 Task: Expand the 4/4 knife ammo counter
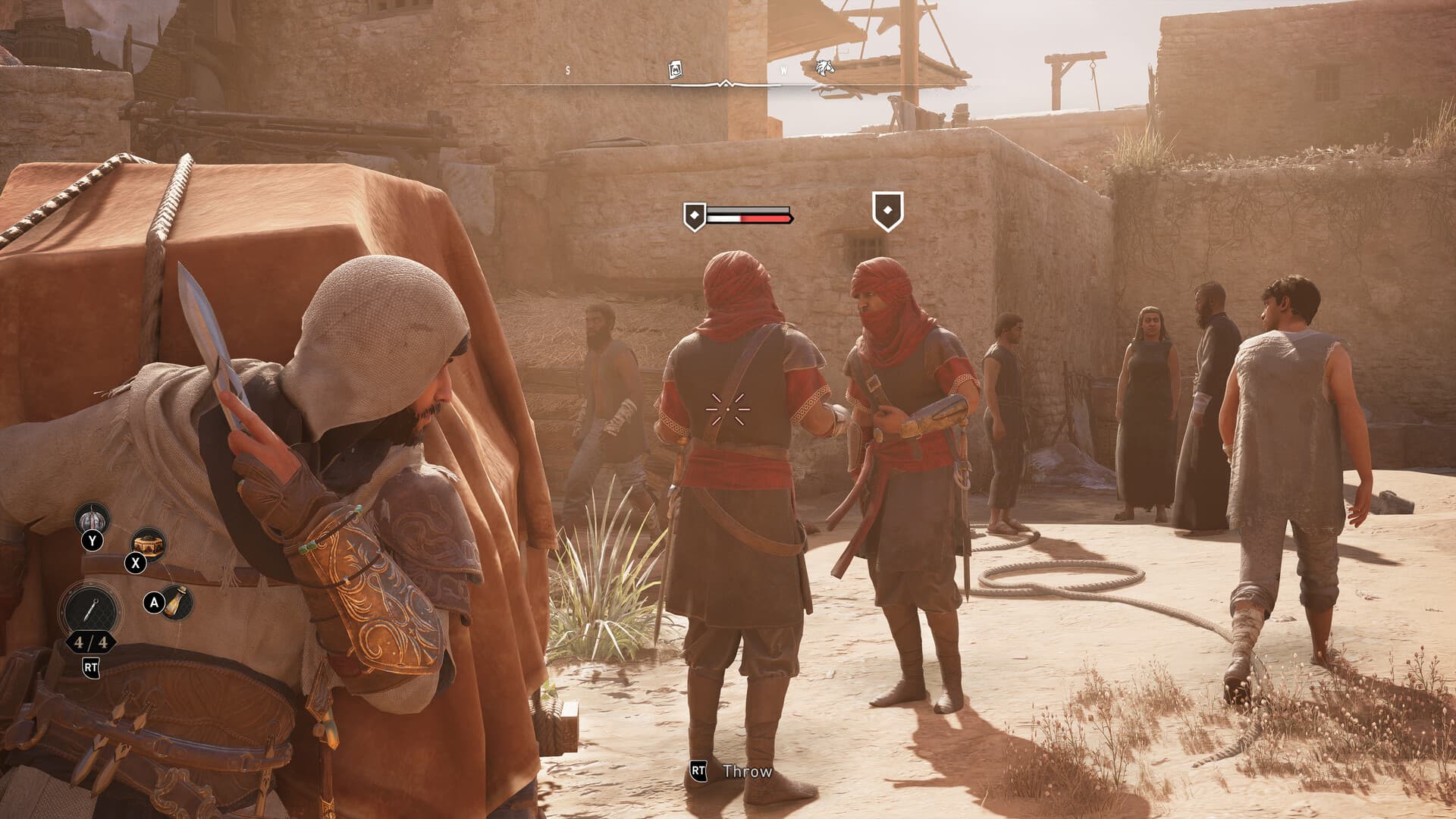[x=90, y=643]
